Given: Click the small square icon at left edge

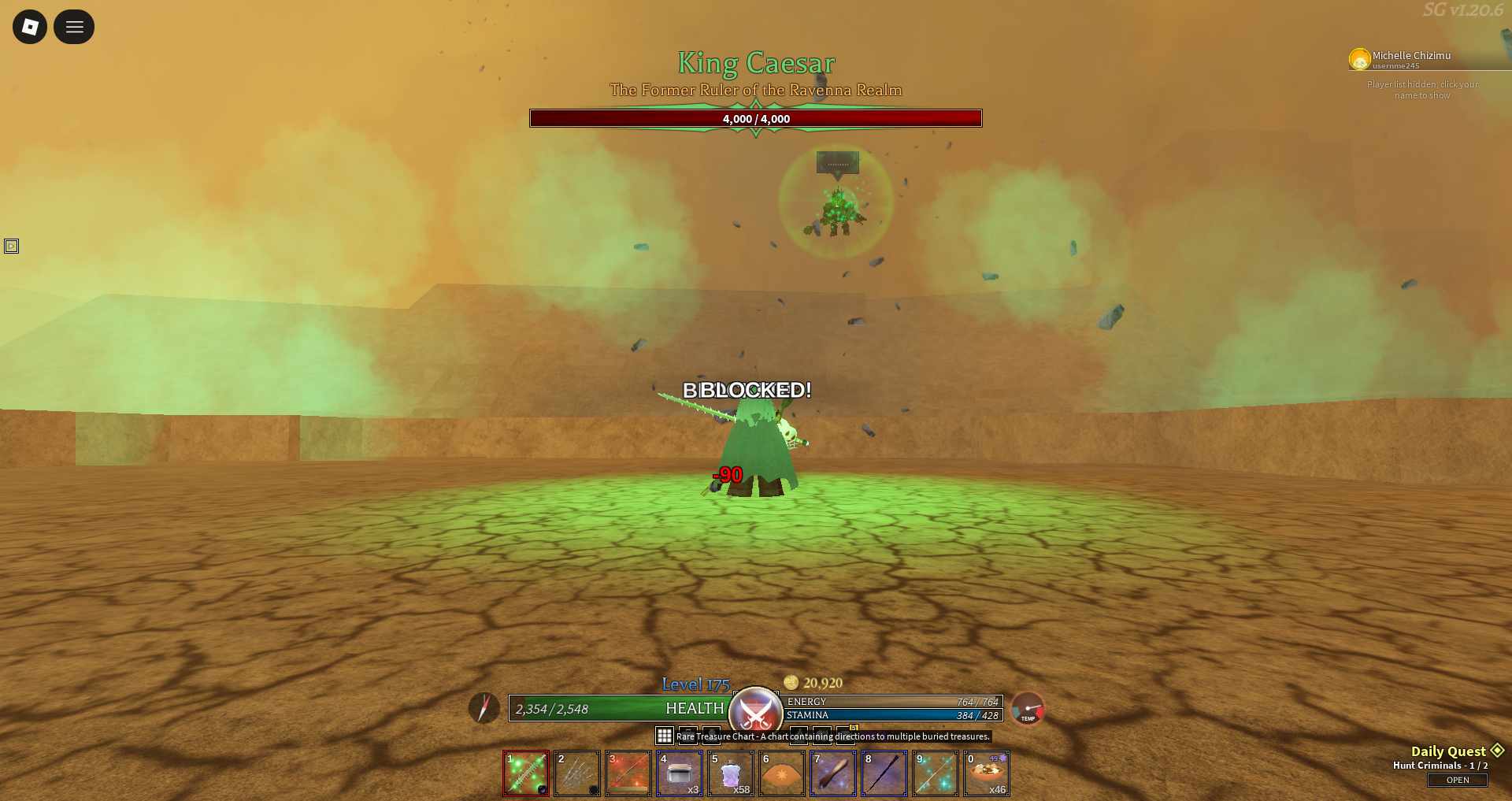Looking at the screenshot, I should (x=11, y=247).
